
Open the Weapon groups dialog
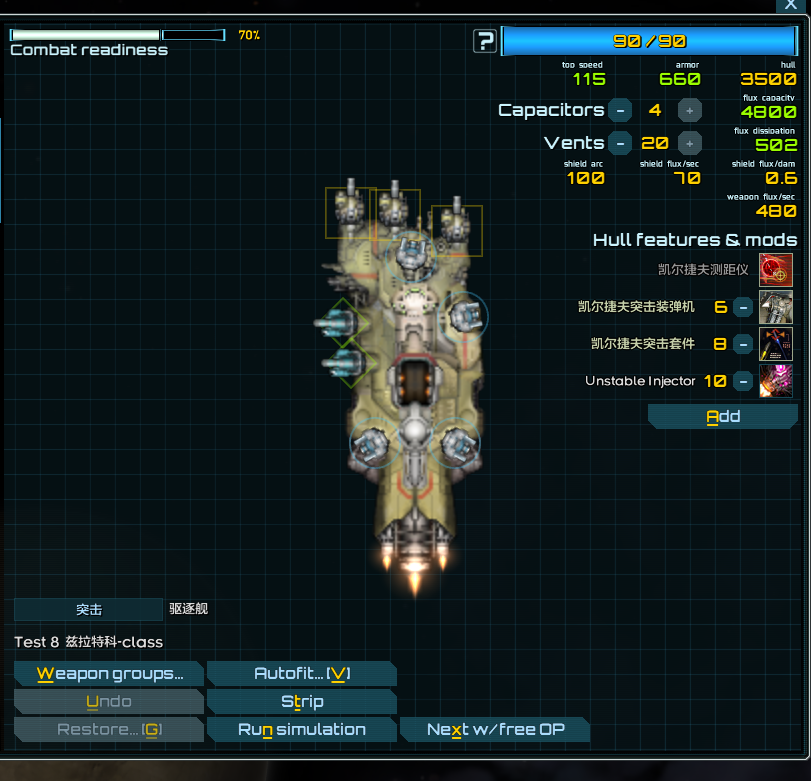click(x=109, y=674)
